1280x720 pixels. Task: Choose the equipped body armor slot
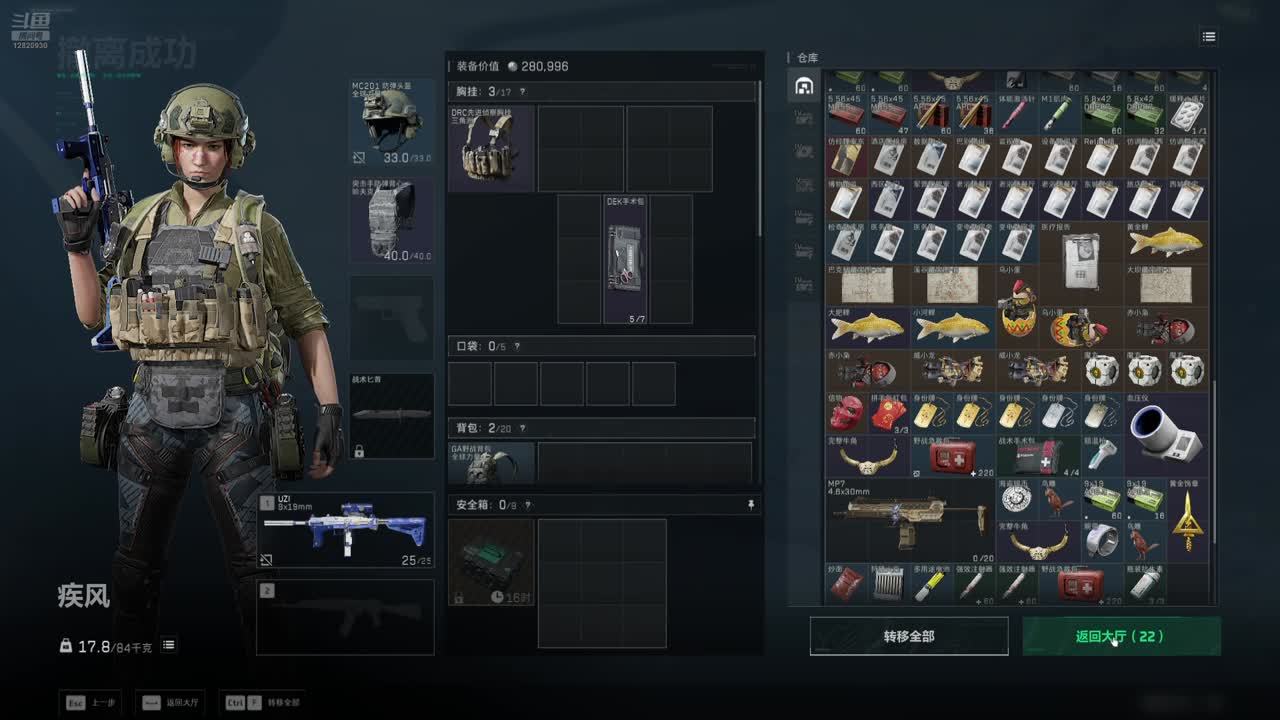[x=392, y=220]
